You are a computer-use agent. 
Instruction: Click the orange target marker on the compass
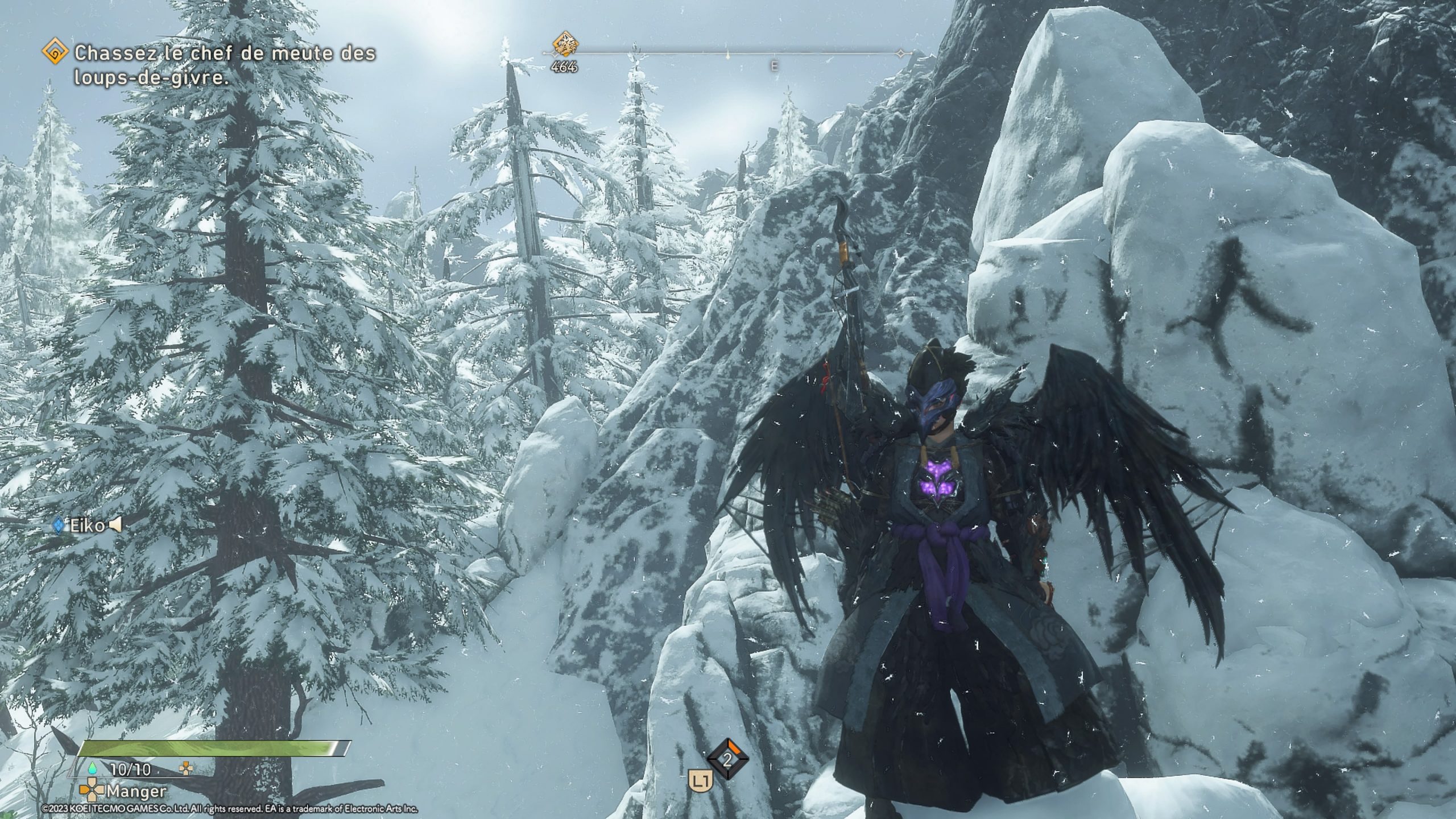(x=565, y=44)
